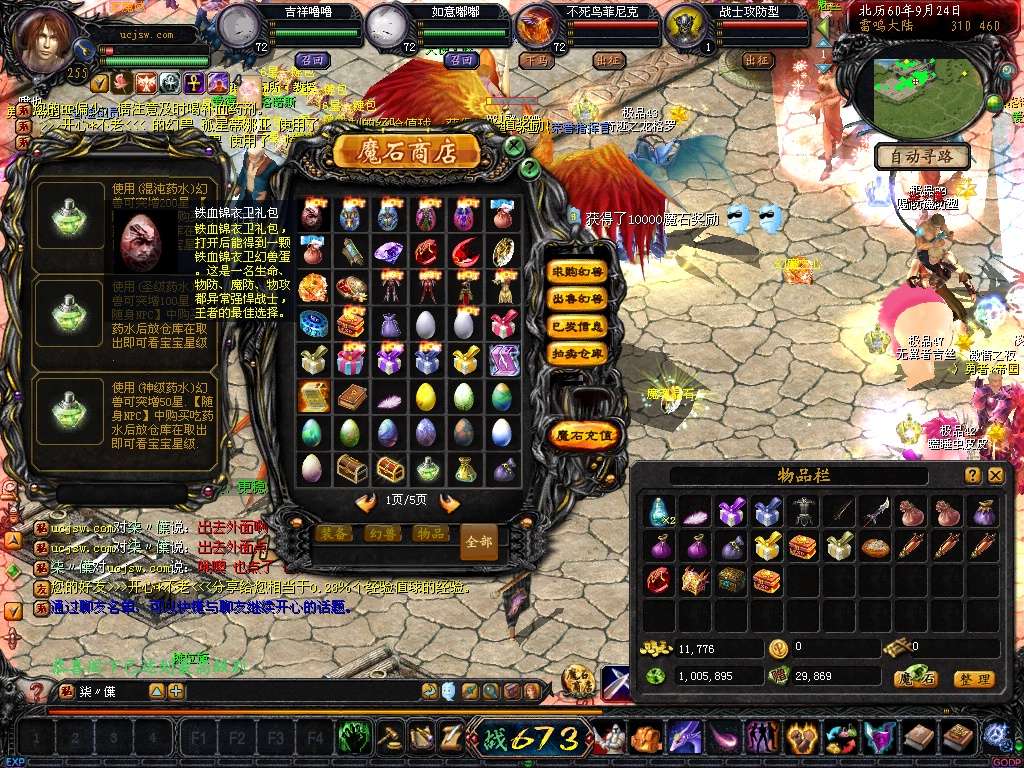The height and width of the screenshot is (768, 1024).
Task: Click the 出售幻兽 button
Action: click(577, 299)
